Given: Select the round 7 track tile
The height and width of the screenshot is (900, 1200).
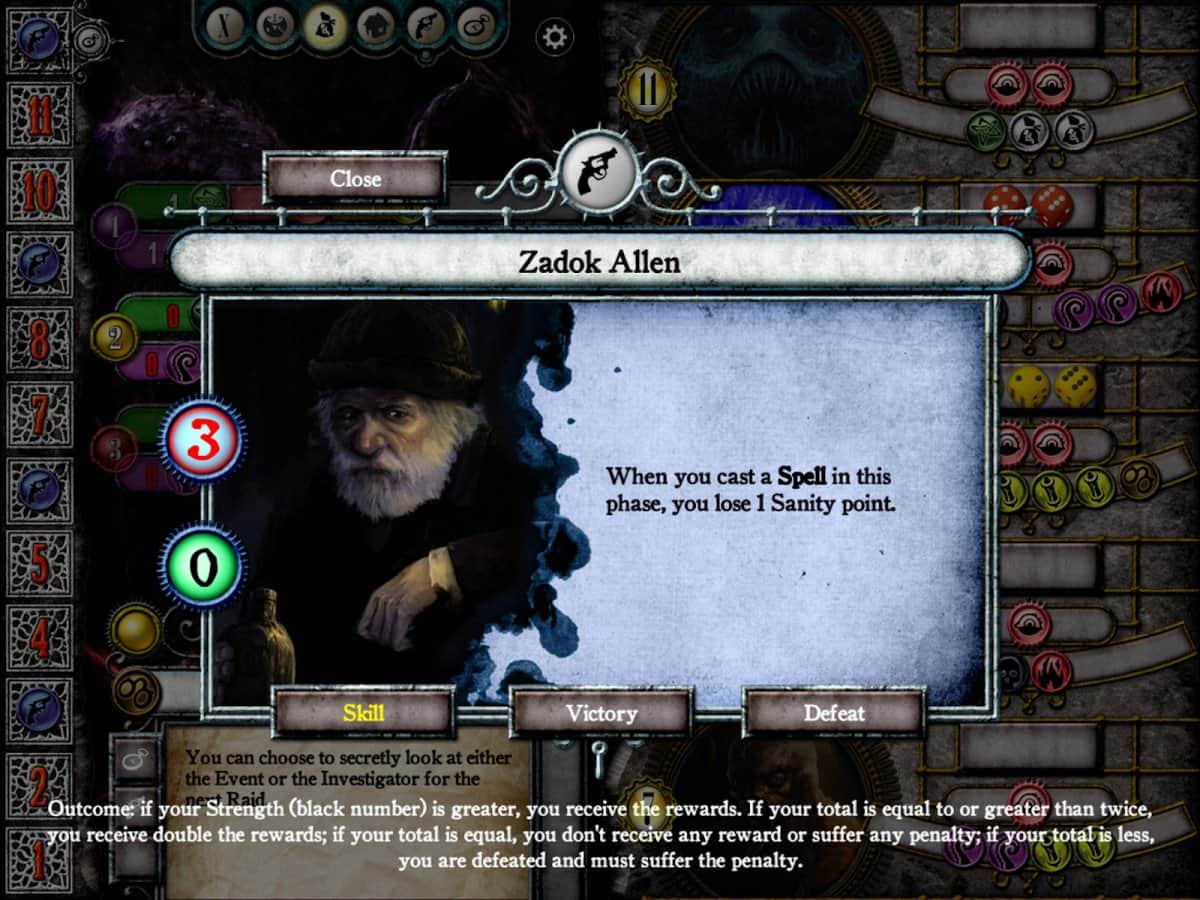Looking at the screenshot, I should (x=39, y=414).
